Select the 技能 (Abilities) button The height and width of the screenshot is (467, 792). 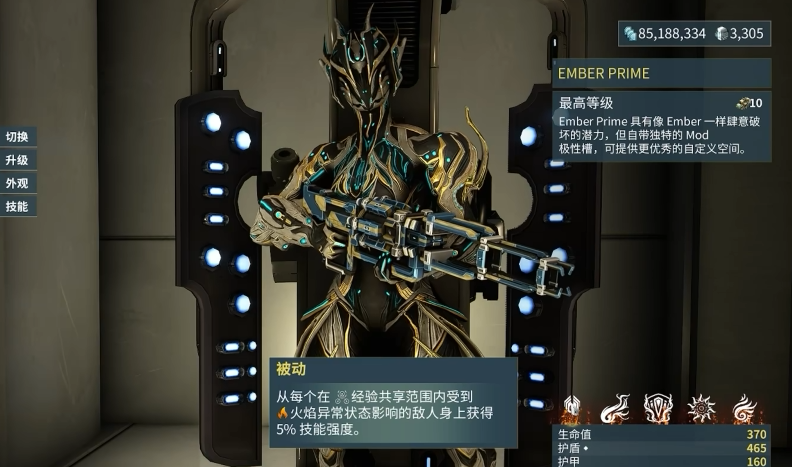click(17, 206)
